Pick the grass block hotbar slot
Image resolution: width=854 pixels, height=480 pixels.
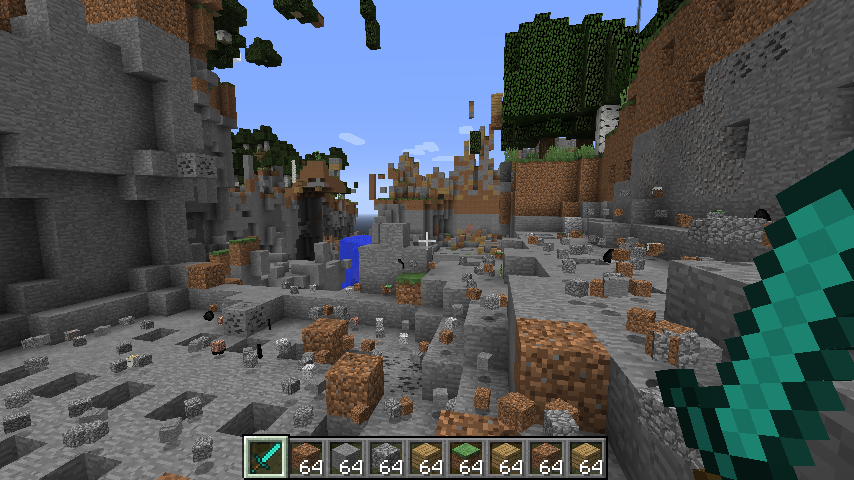(467, 457)
